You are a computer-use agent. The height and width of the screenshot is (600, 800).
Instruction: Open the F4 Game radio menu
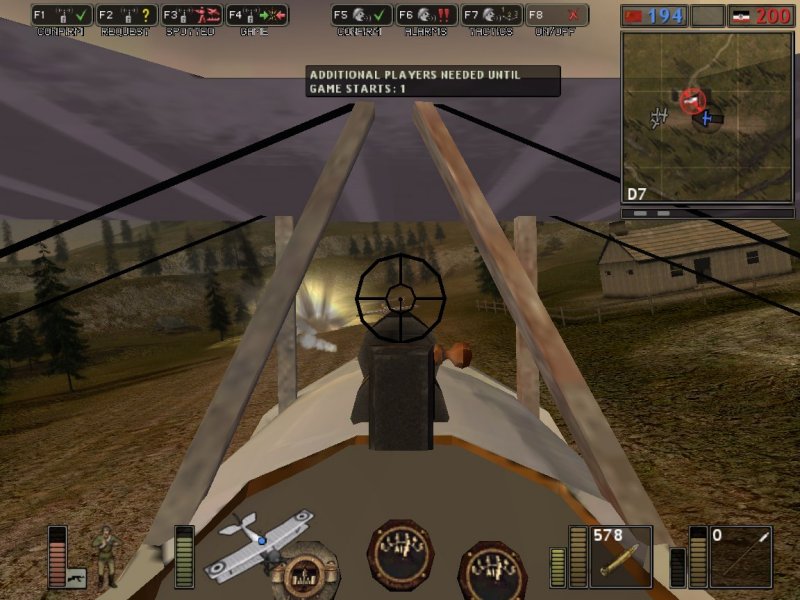[x=256, y=16]
